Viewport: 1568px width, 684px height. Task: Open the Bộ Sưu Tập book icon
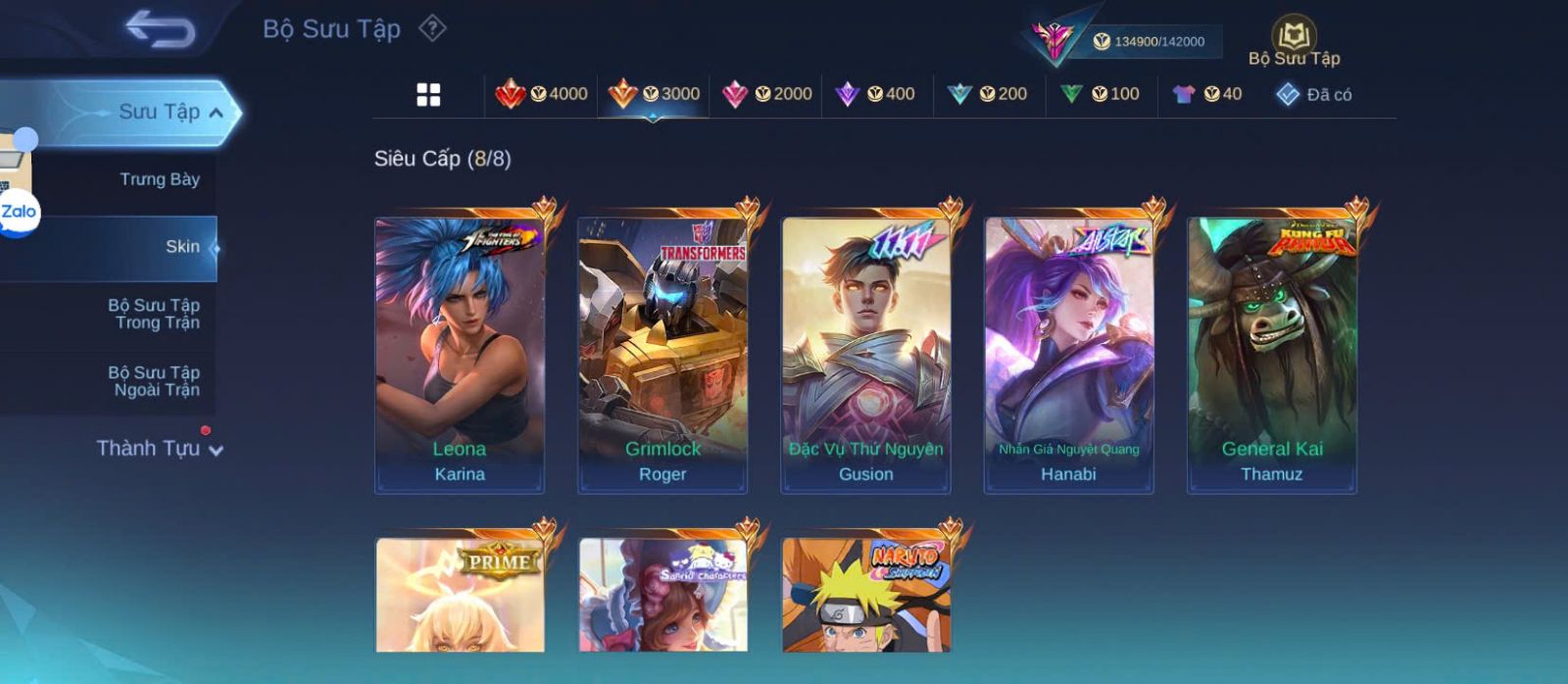(x=1294, y=37)
